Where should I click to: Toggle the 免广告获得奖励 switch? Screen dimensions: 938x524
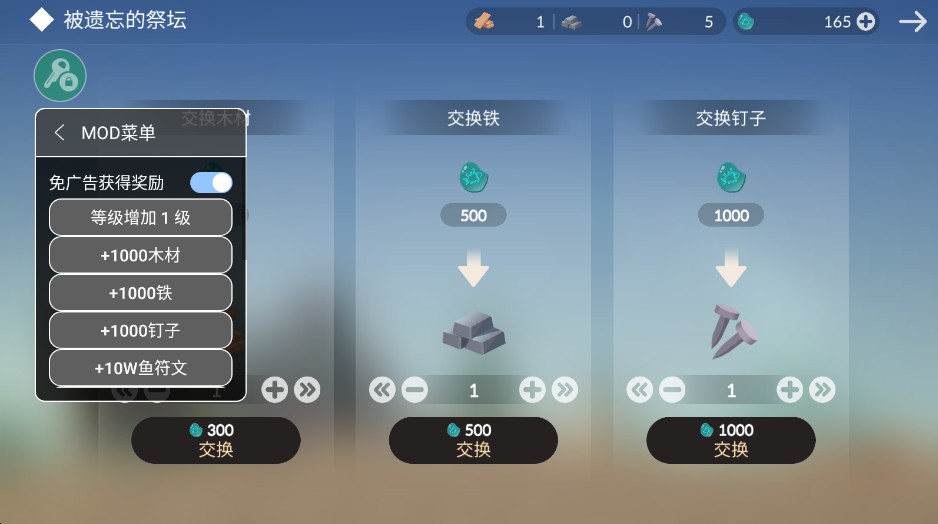point(211,182)
